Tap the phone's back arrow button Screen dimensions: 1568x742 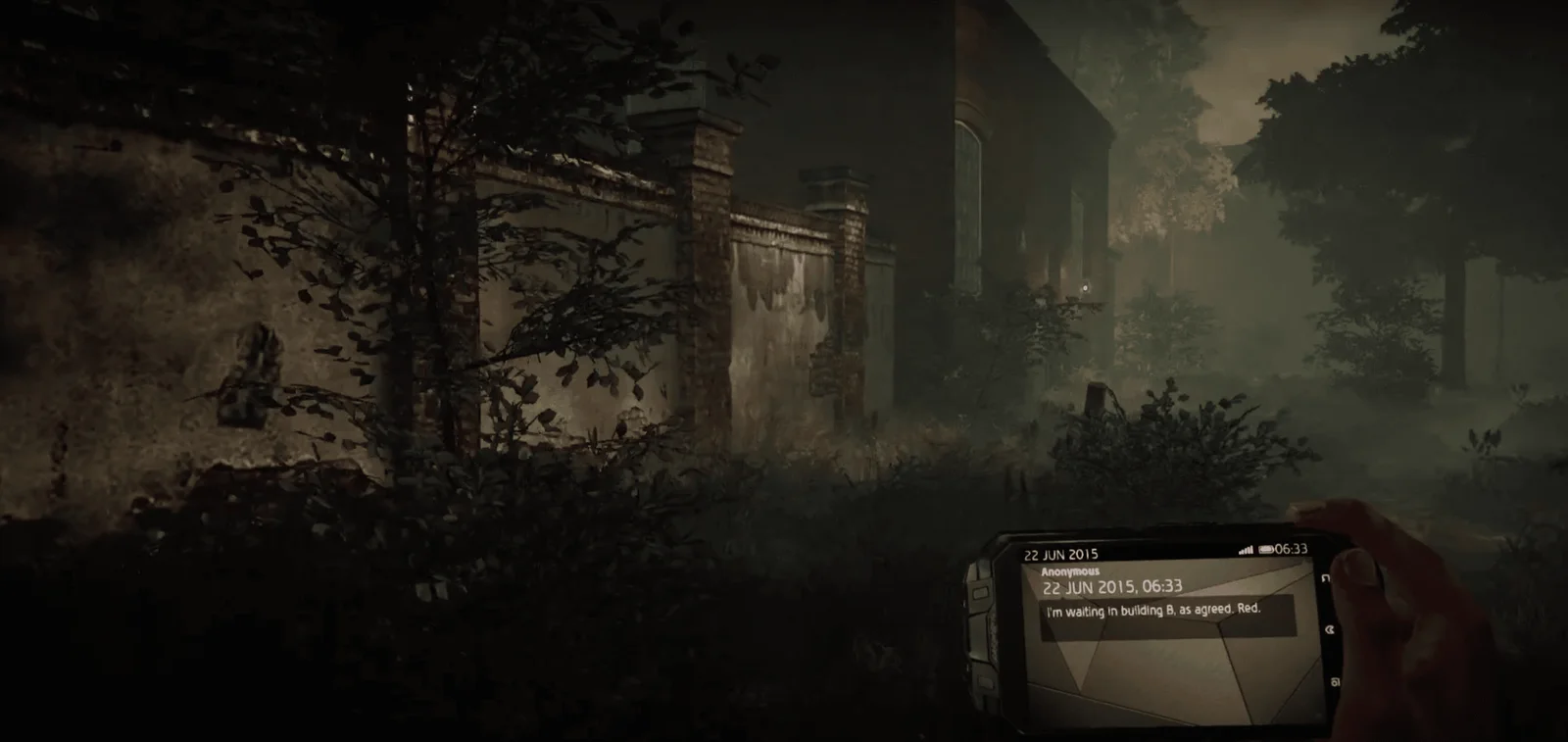(x=1326, y=578)
